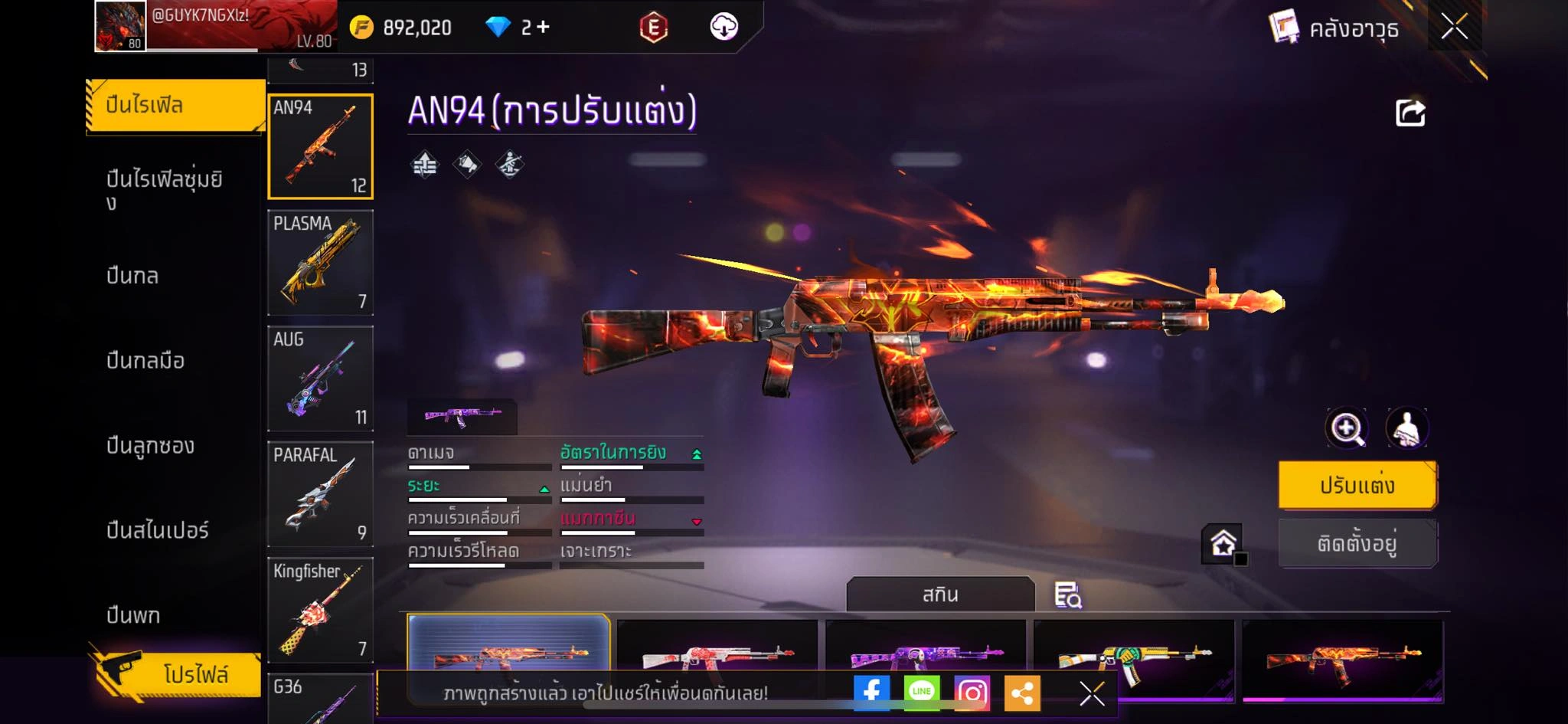Show the character preview with weapon

click(1407, 428)
